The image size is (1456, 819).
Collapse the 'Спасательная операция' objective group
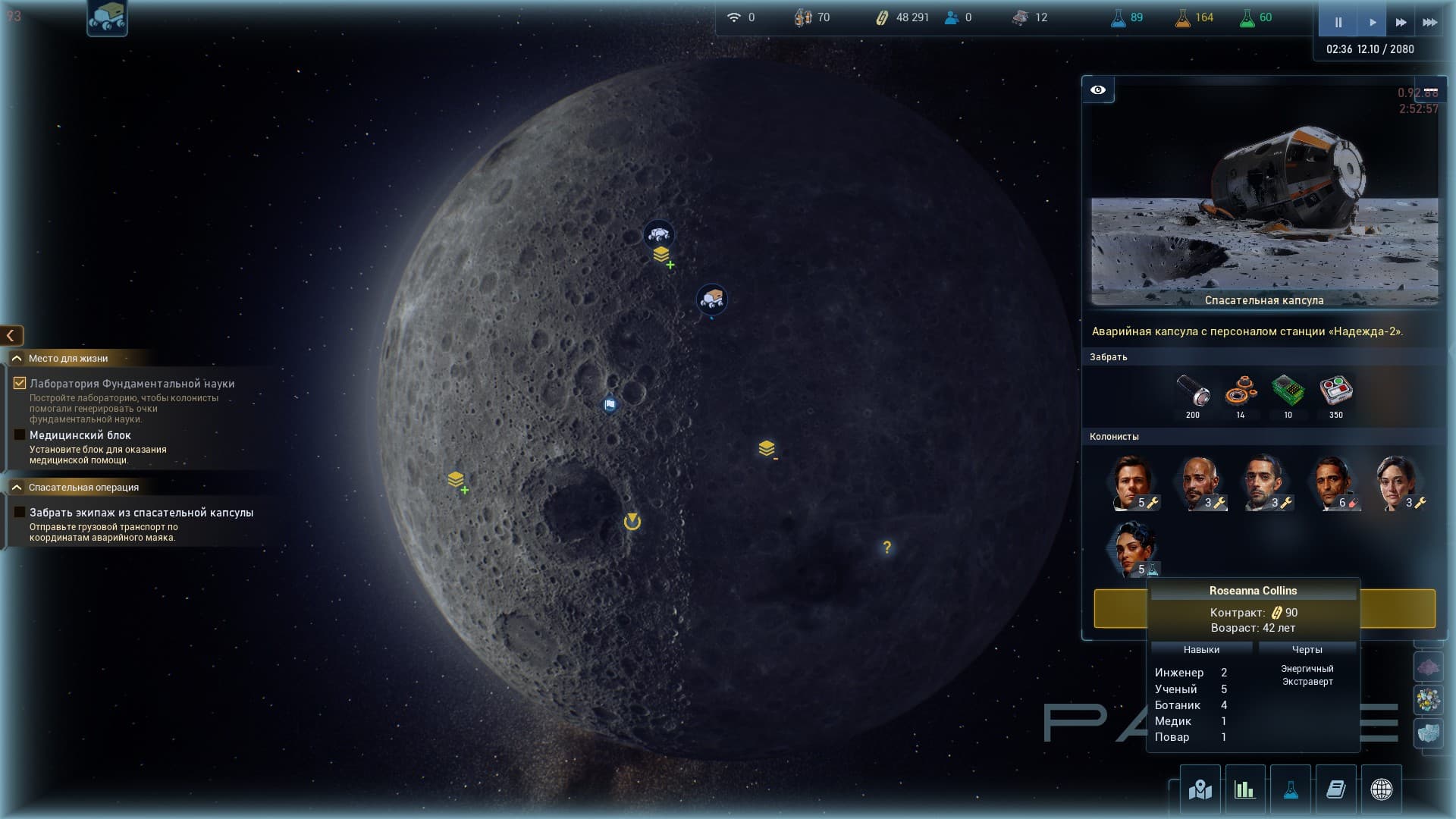click(x=17, y=487)
